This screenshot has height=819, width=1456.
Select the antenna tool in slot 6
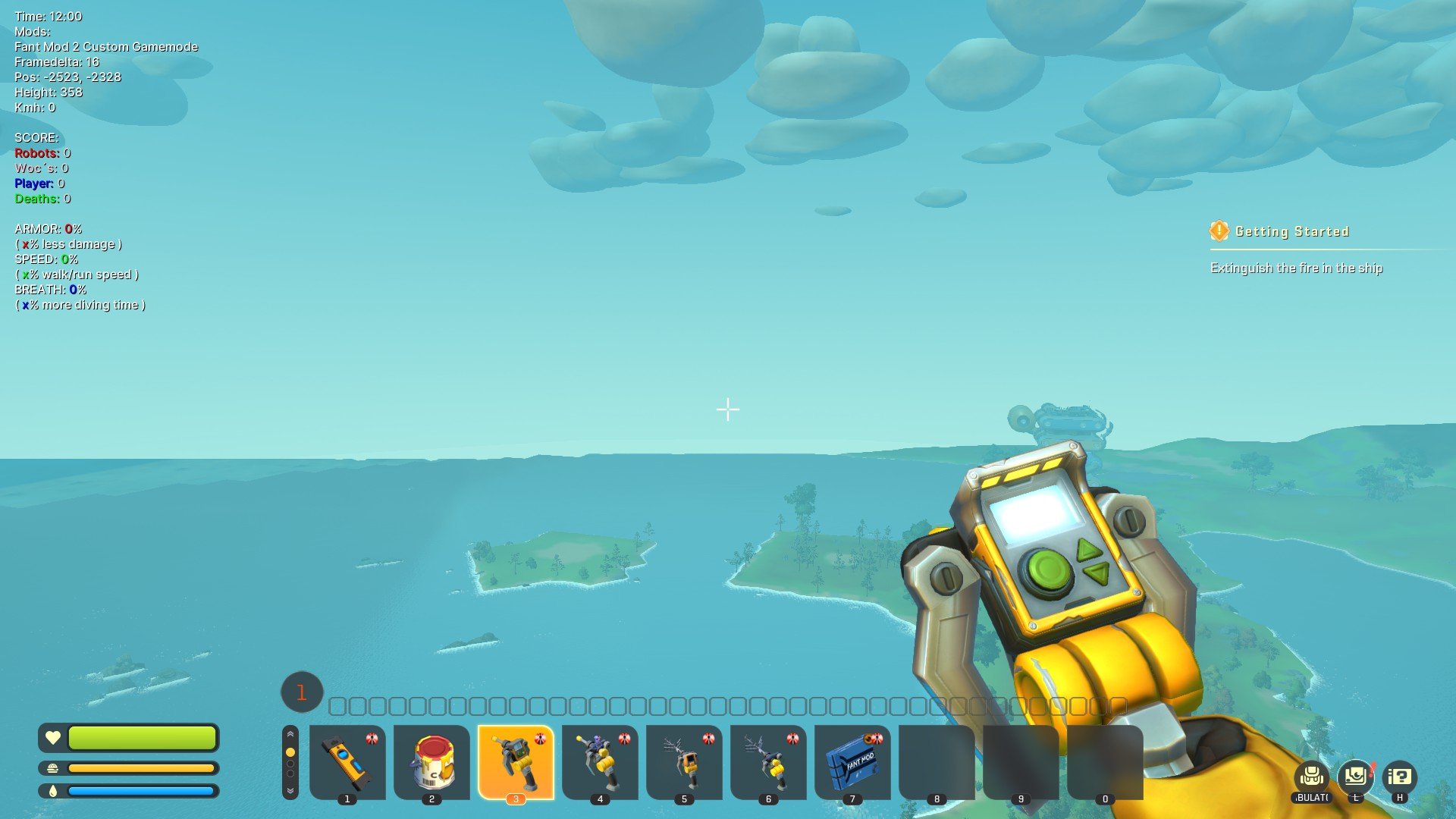[768, 761]
